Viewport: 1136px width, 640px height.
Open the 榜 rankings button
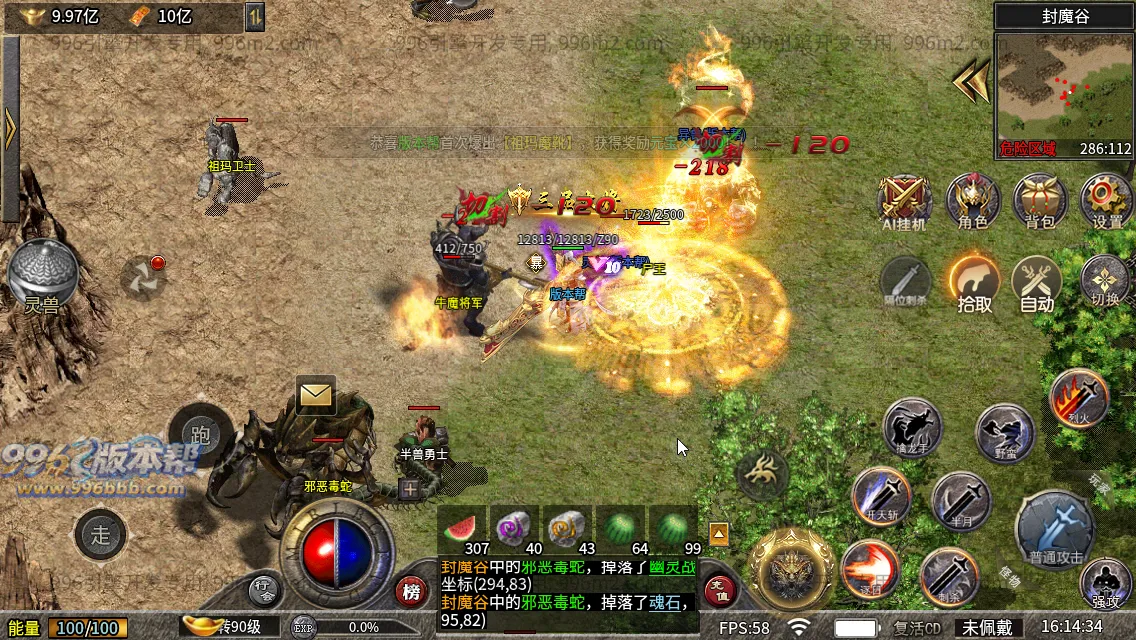[x=411, y=592]
